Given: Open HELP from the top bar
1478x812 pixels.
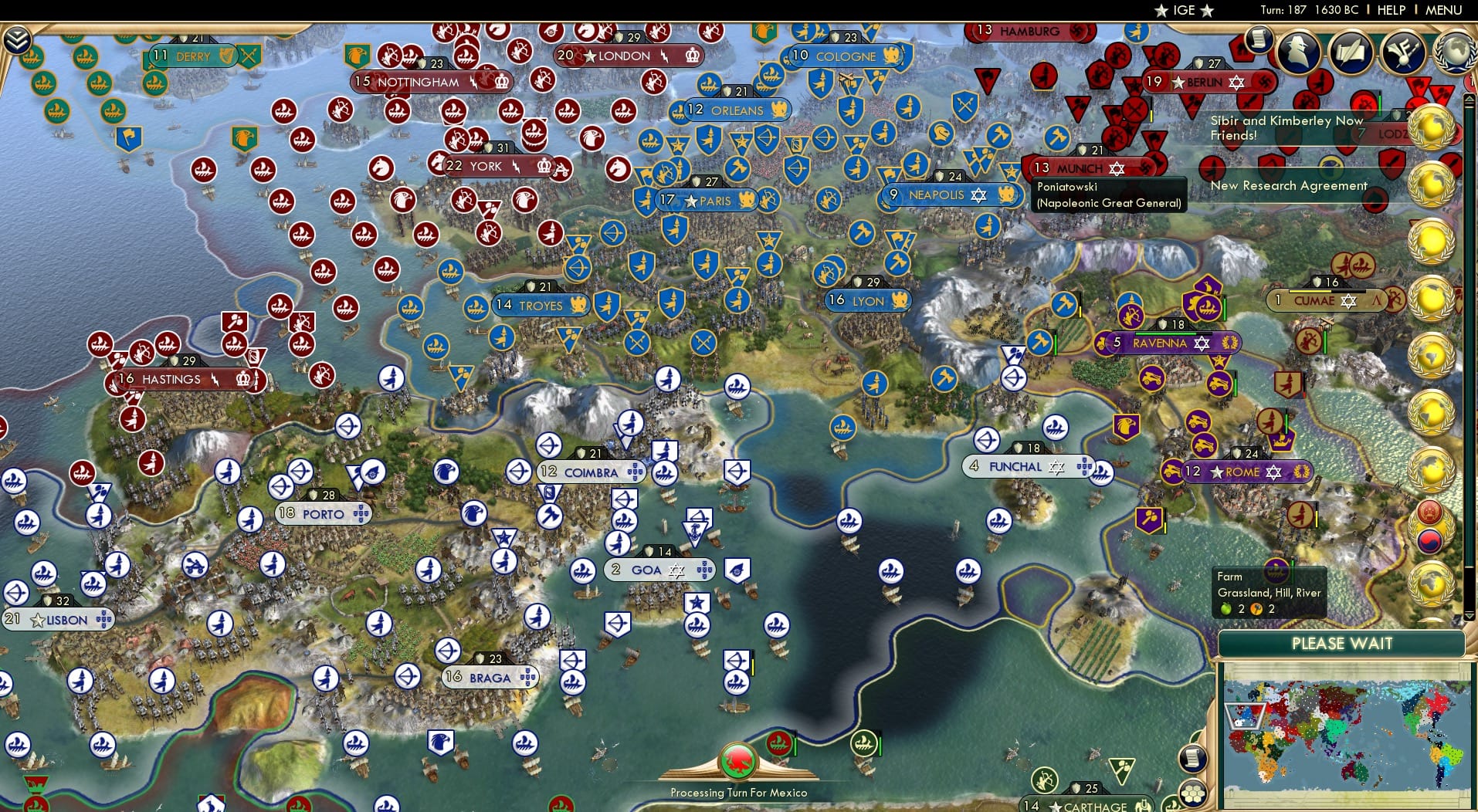Looking at the screenshot, I should 1391,10.
